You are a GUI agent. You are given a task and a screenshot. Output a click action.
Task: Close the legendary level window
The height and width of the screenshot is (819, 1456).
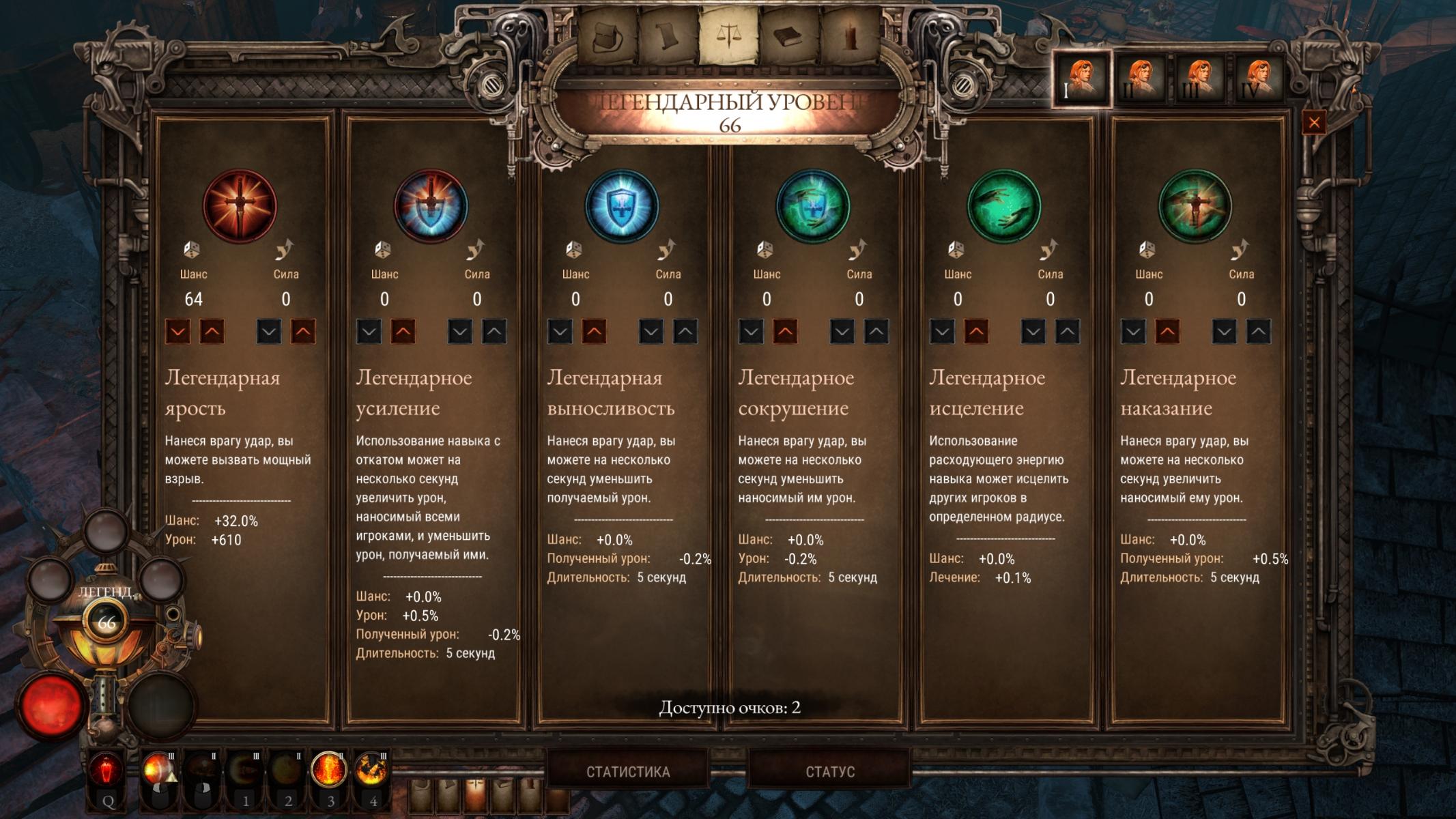1314,123
